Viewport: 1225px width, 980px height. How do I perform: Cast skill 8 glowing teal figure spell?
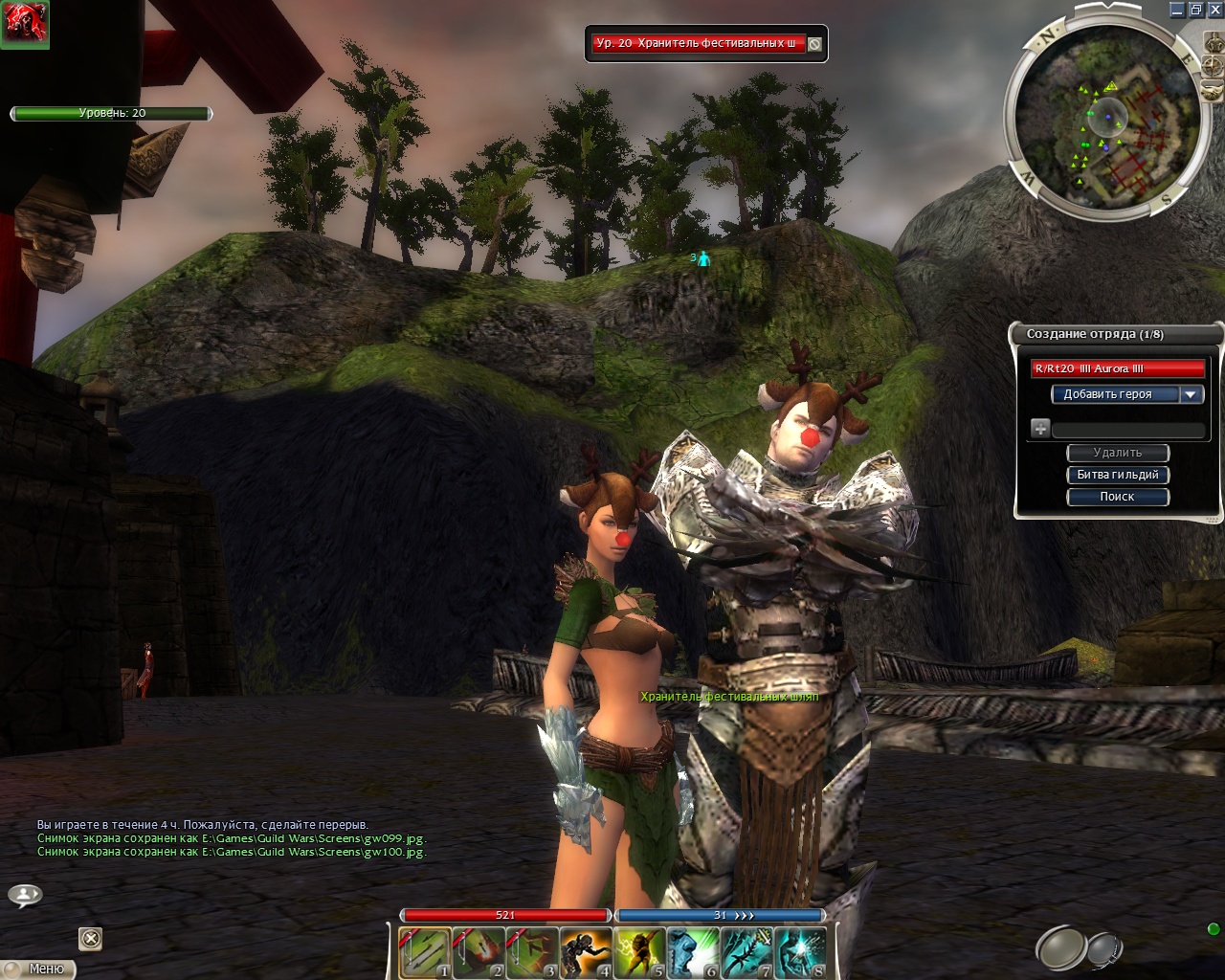800,952
